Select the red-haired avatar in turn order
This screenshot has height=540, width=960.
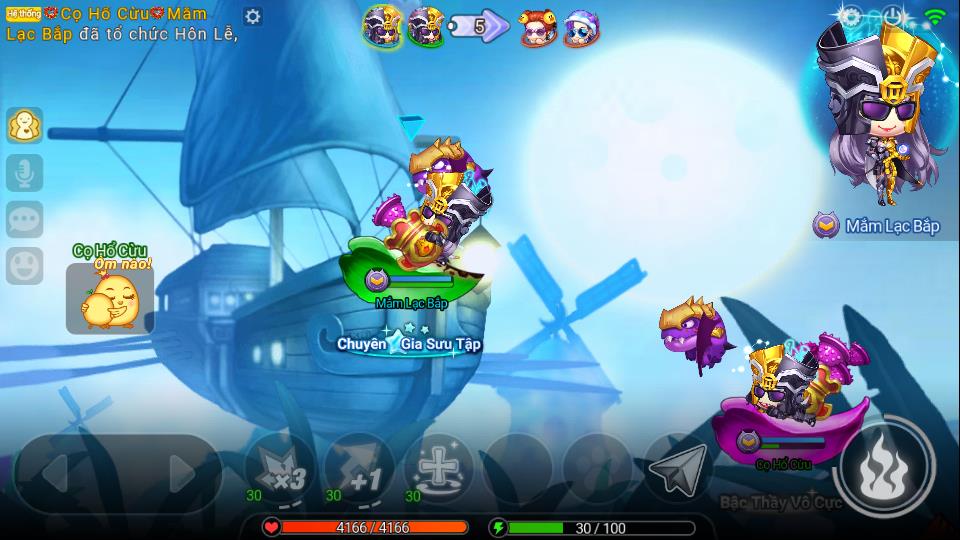pyautogui.click(x=538, y=29)
